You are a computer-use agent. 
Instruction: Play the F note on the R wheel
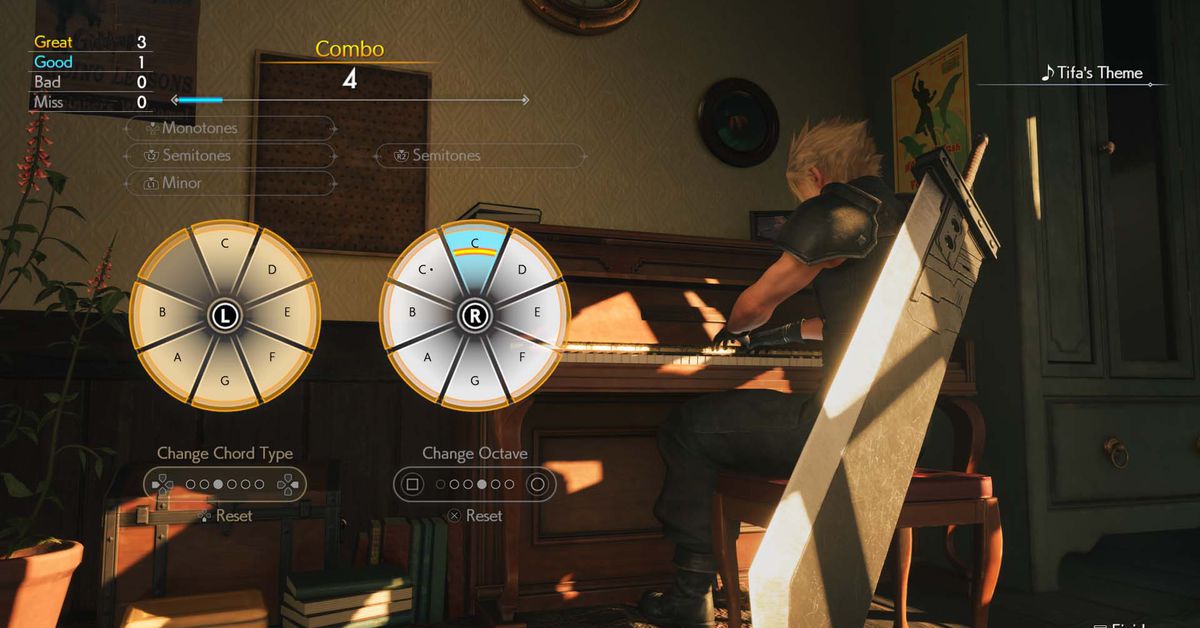(521, 355)
